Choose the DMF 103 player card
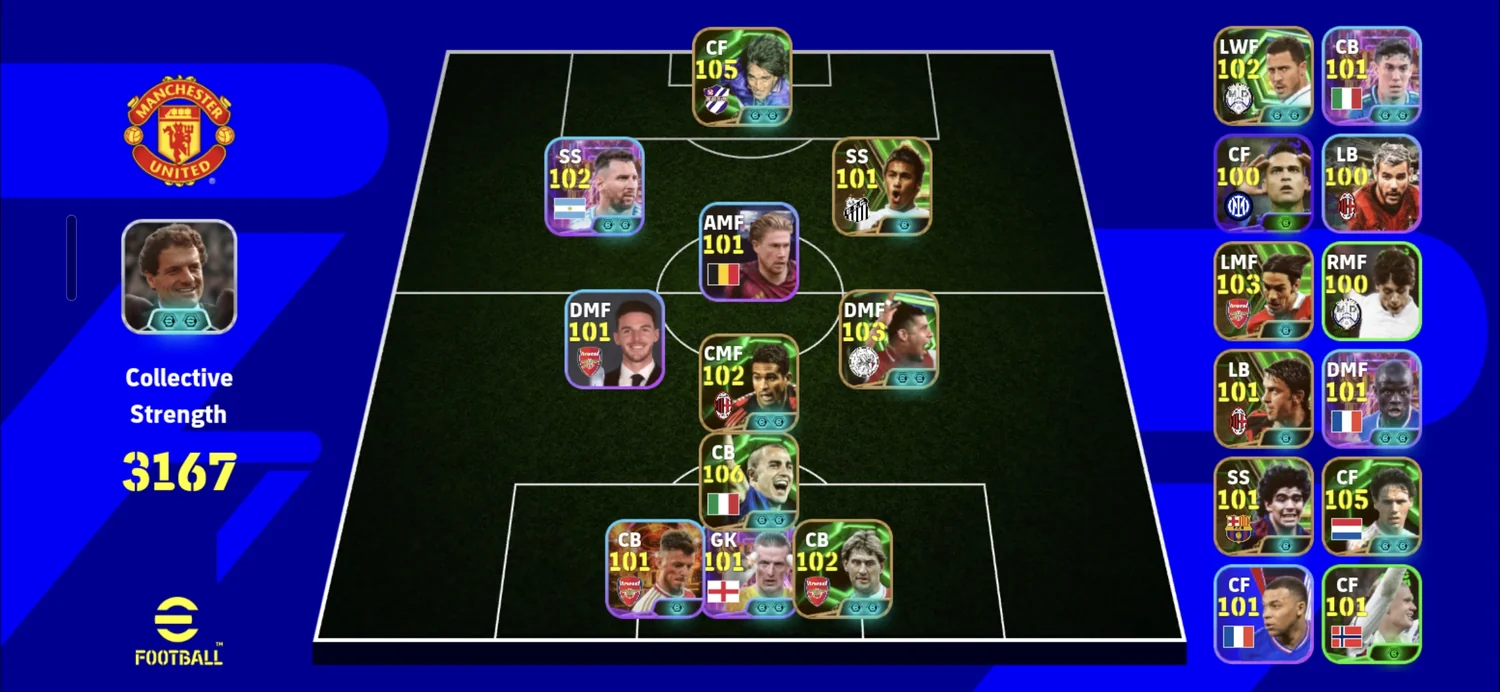 (888, 339)
